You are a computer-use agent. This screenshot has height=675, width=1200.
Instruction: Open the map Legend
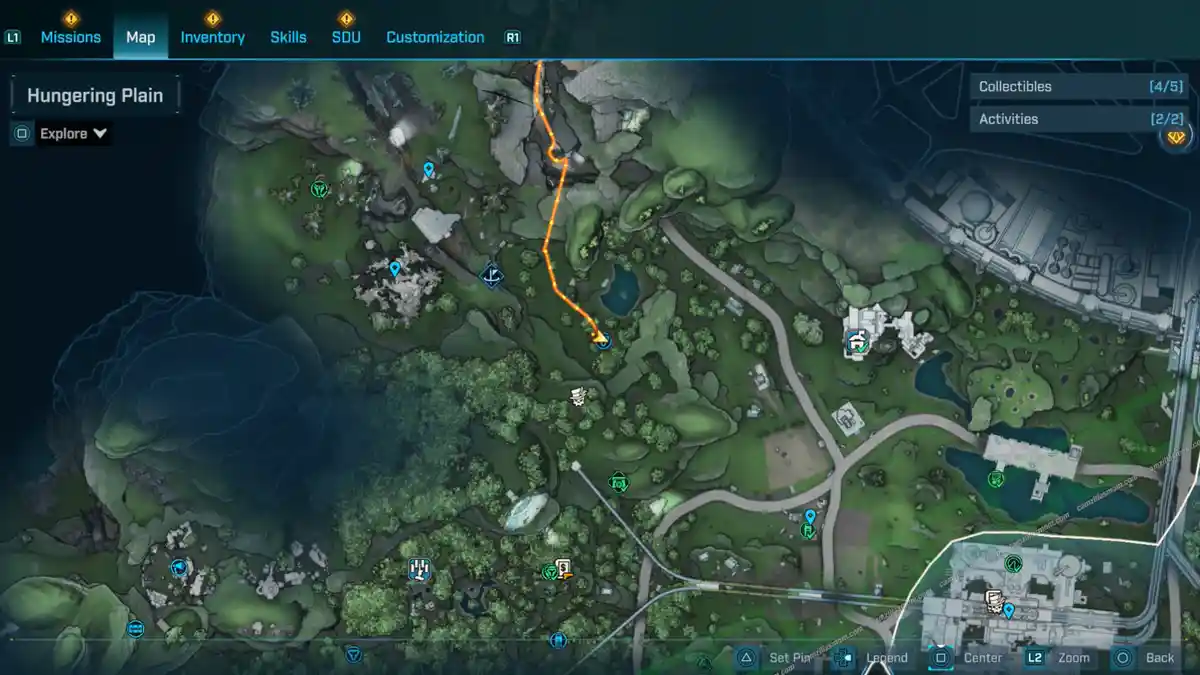[x=873, y=658]
